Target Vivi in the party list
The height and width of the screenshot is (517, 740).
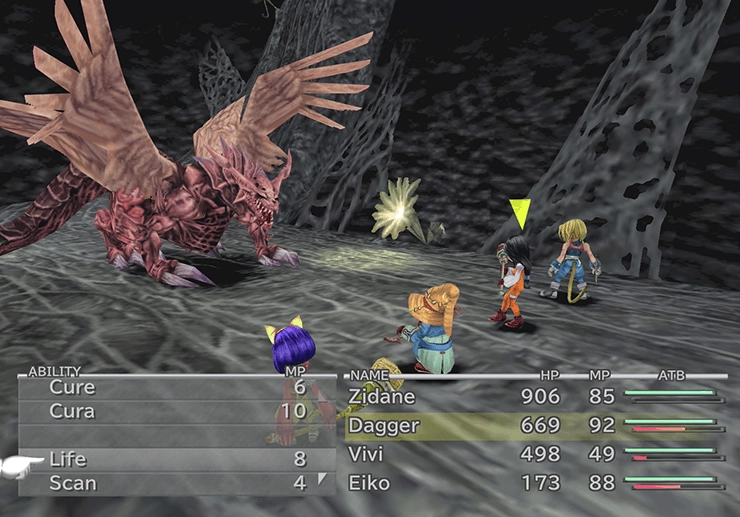click(x=366, y=454)
